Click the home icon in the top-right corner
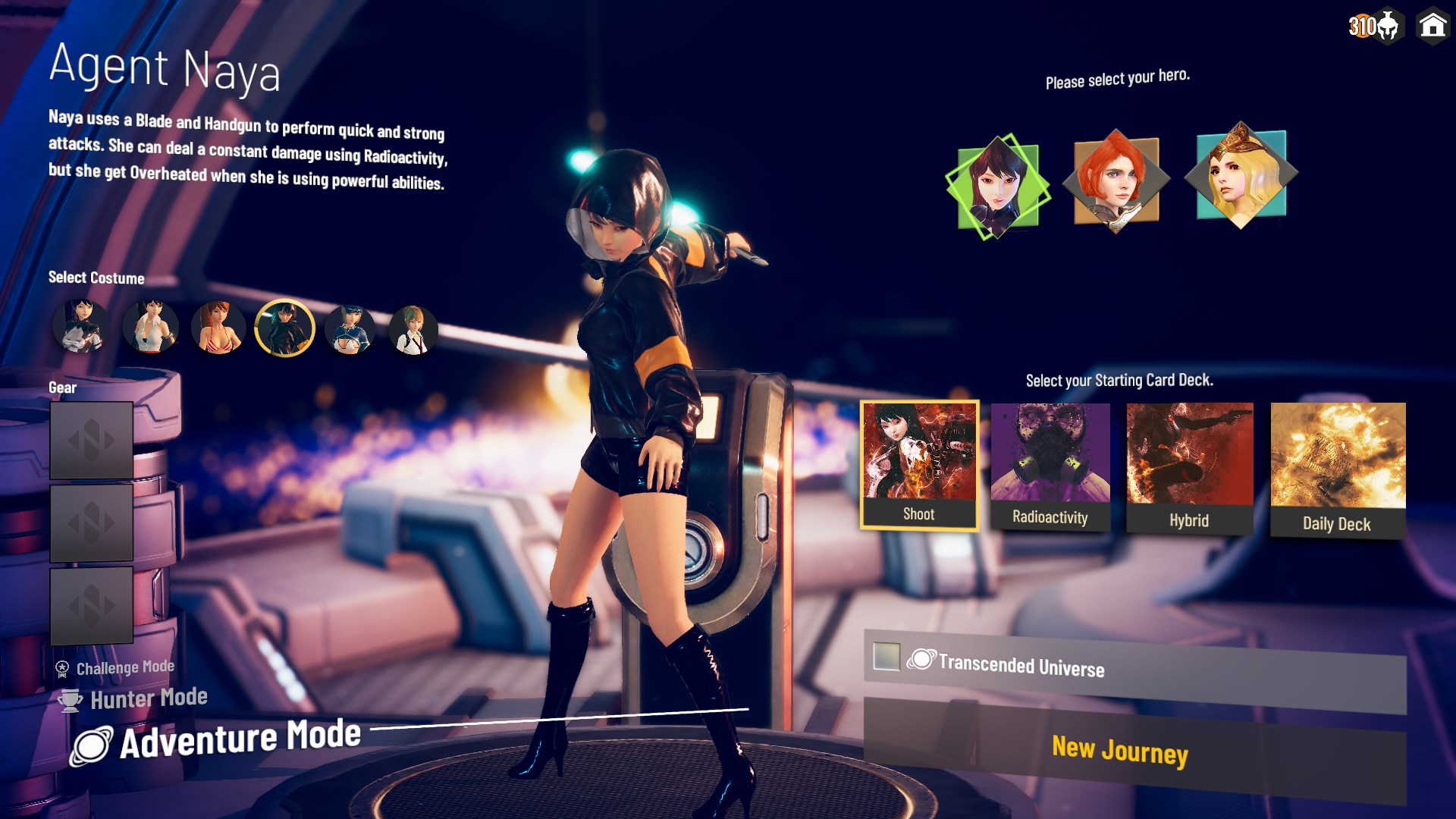Viewport: 1456px width, 819px height. tap(1432, 27)
